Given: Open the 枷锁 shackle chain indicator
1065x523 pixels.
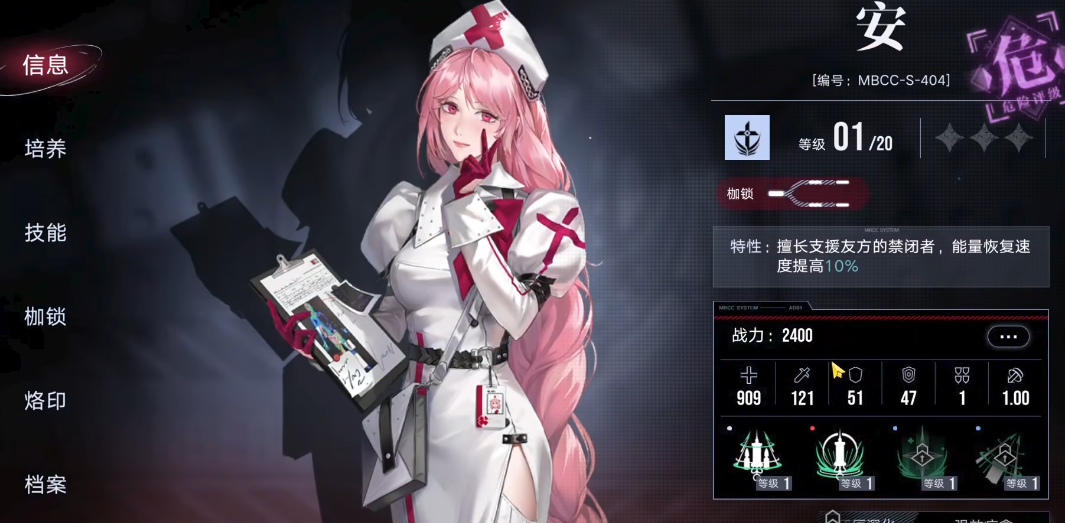Looking at the screenshot, I should pyautogui.click(x=791, y=193).
